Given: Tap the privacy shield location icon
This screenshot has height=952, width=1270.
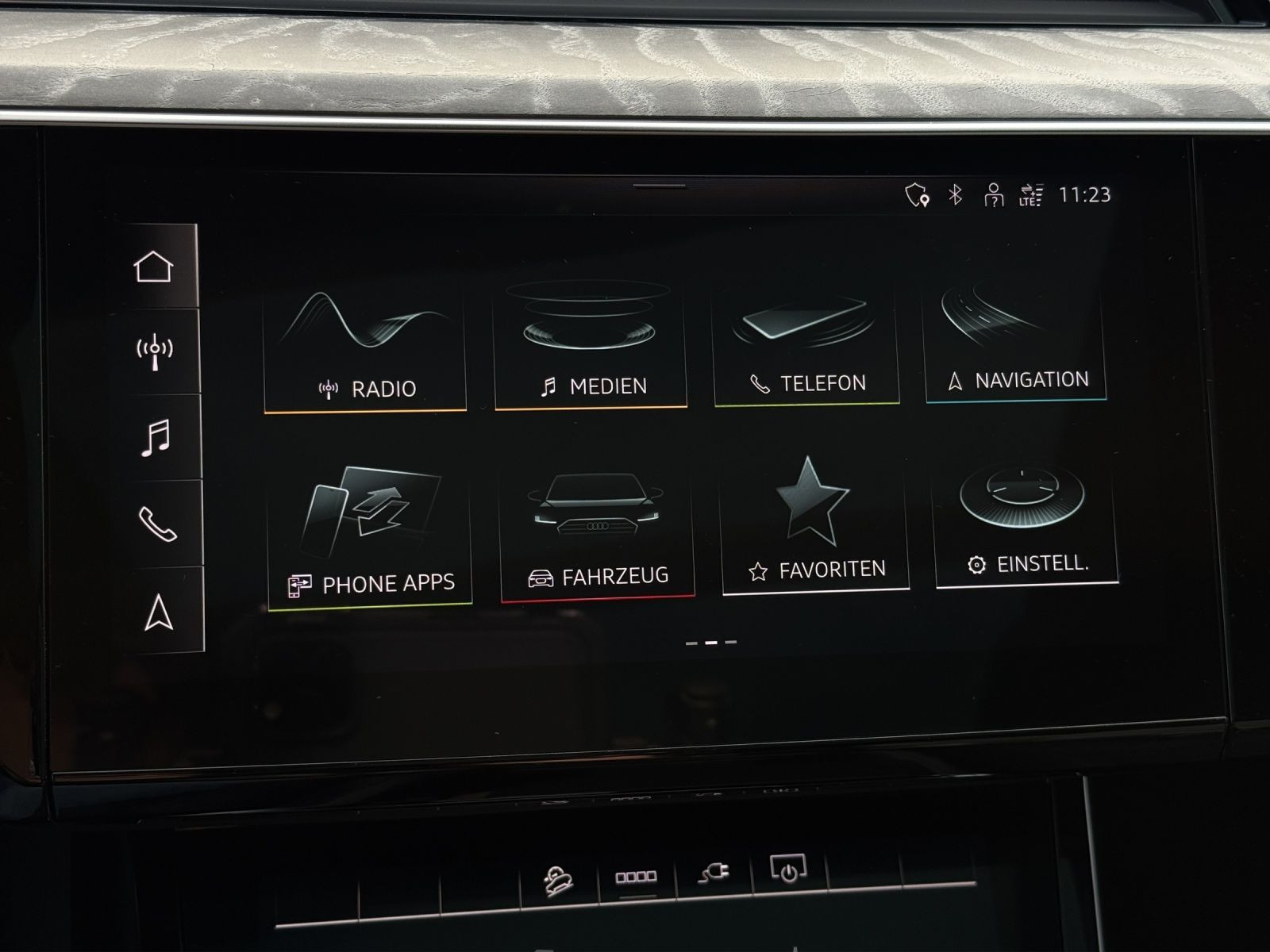Looking at the screenshot, I should pyautogui.click(x=917, y=195).
